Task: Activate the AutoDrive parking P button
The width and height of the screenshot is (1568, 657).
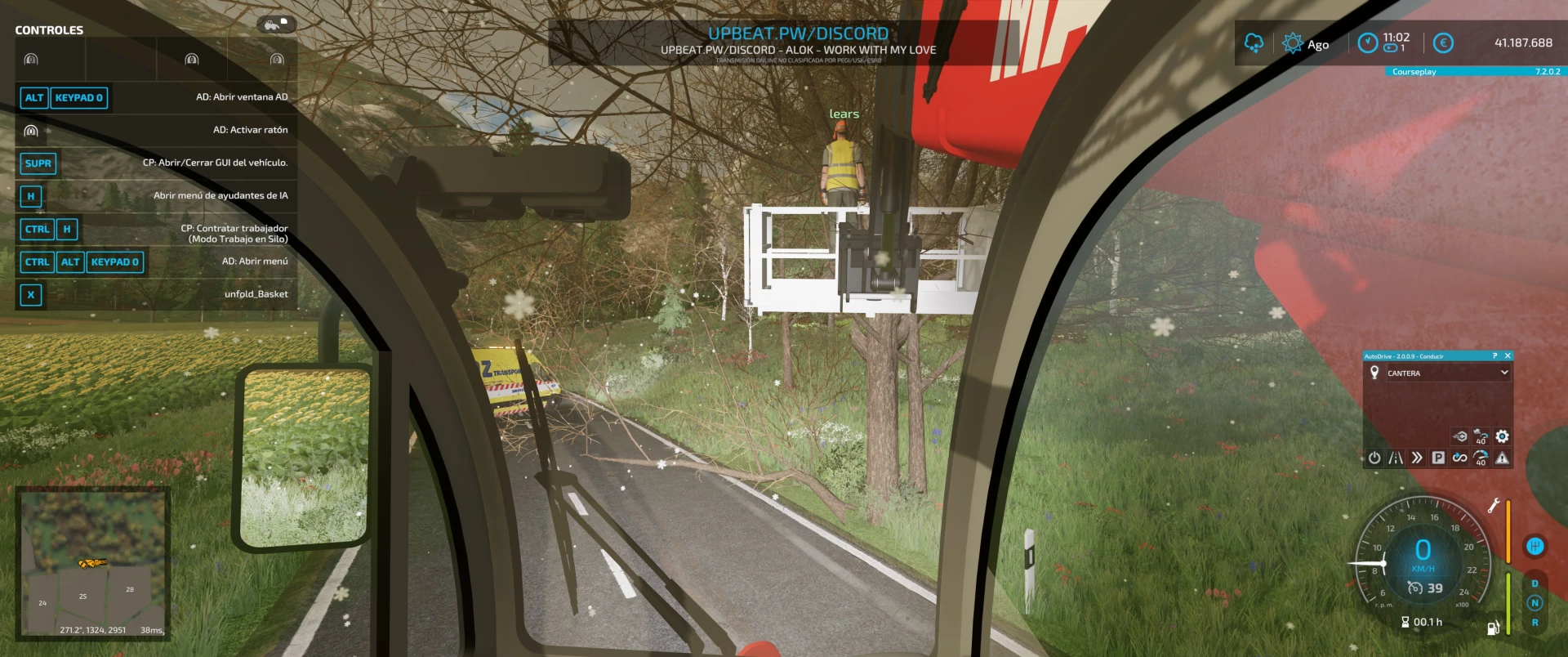Action: 1438,458
